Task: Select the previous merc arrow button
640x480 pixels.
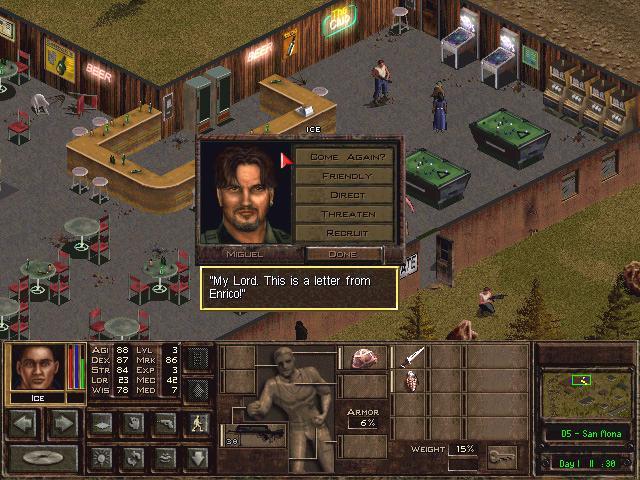Action: 24,424
